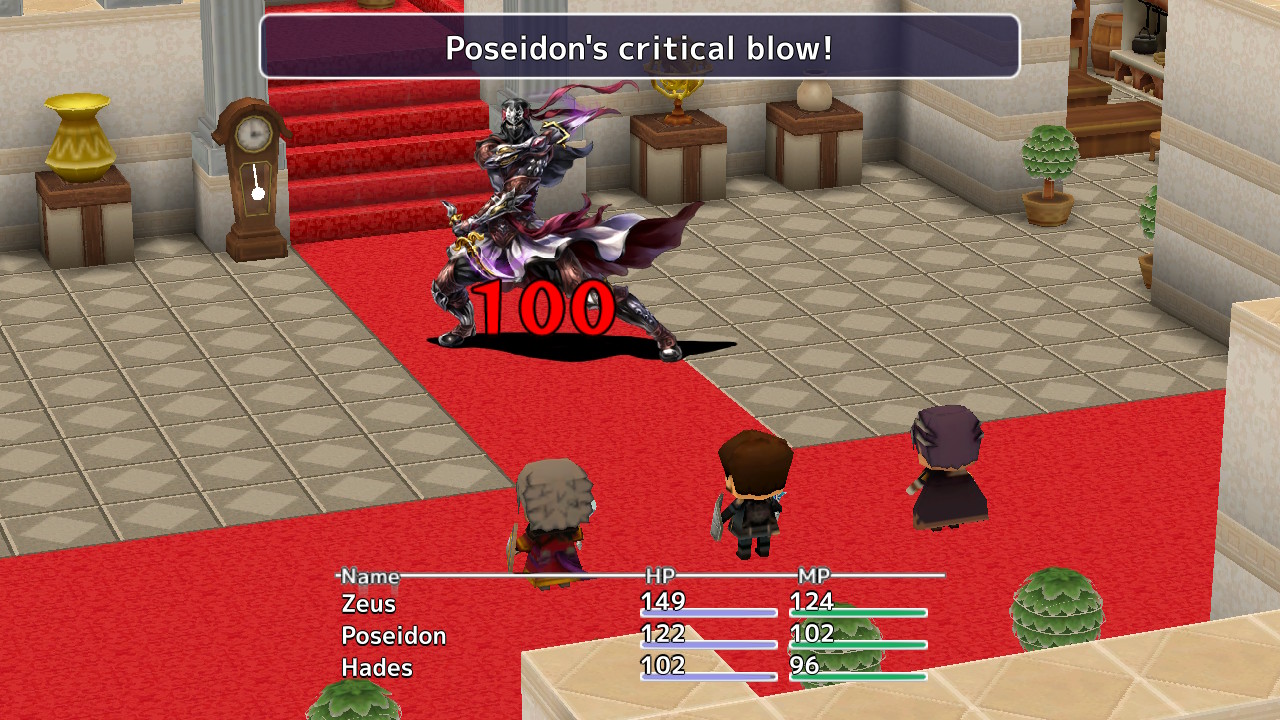Click Zeus in the party list
Image resolution: width=1280 pixels, height=720 pixels.
click(x=370, y=604)
